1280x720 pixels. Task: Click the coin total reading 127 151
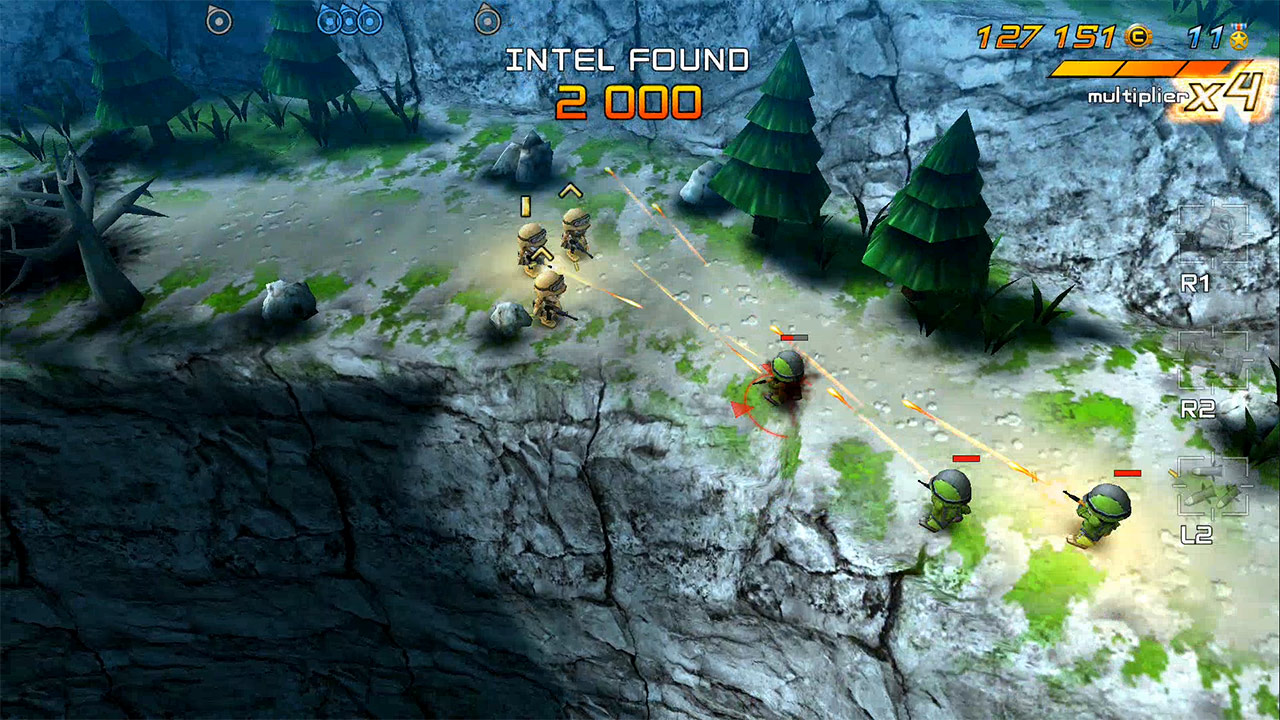pyautogui.click(x=1045, y=37)
